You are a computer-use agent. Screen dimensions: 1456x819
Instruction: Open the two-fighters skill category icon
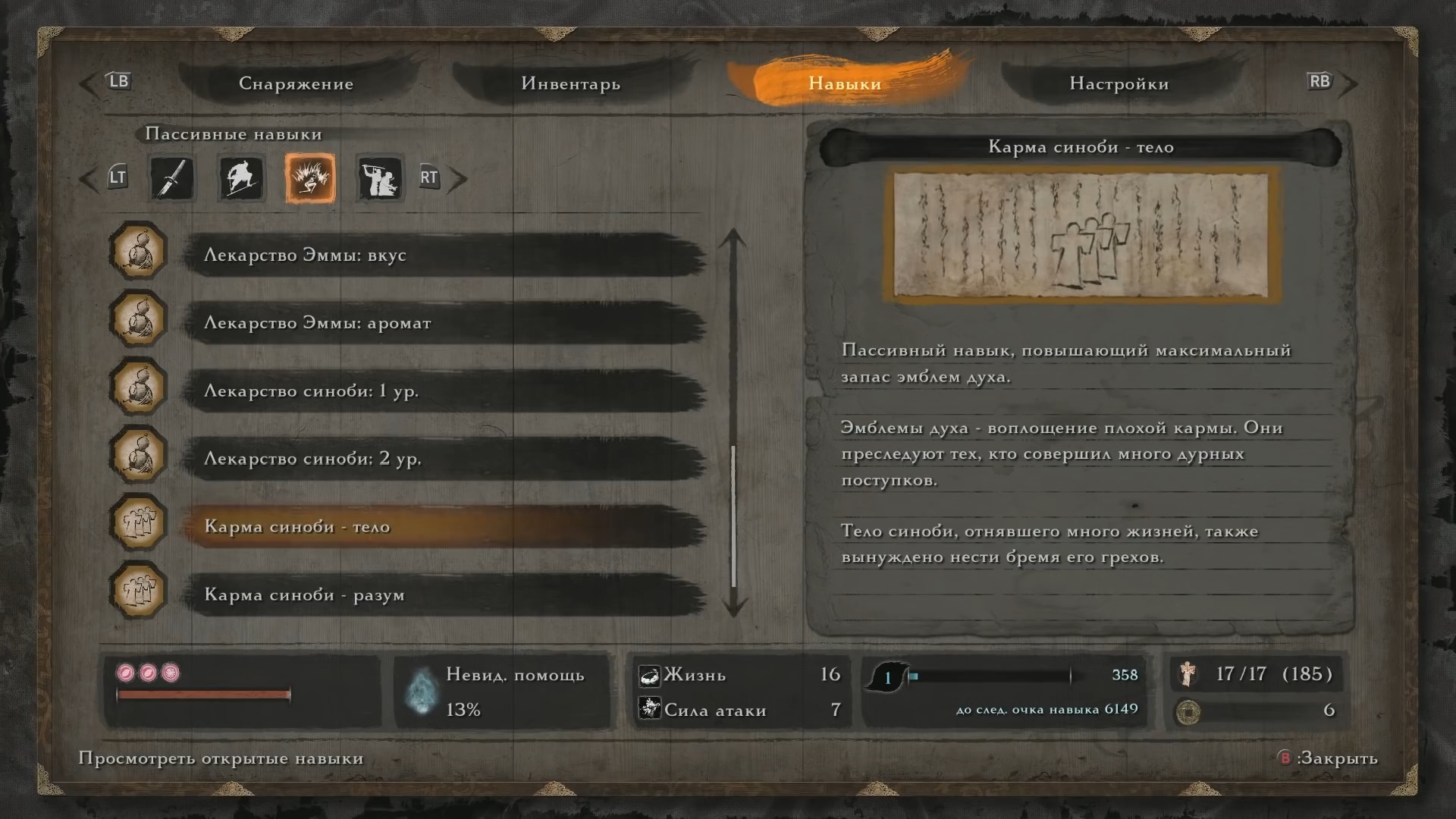pos(379,179)
